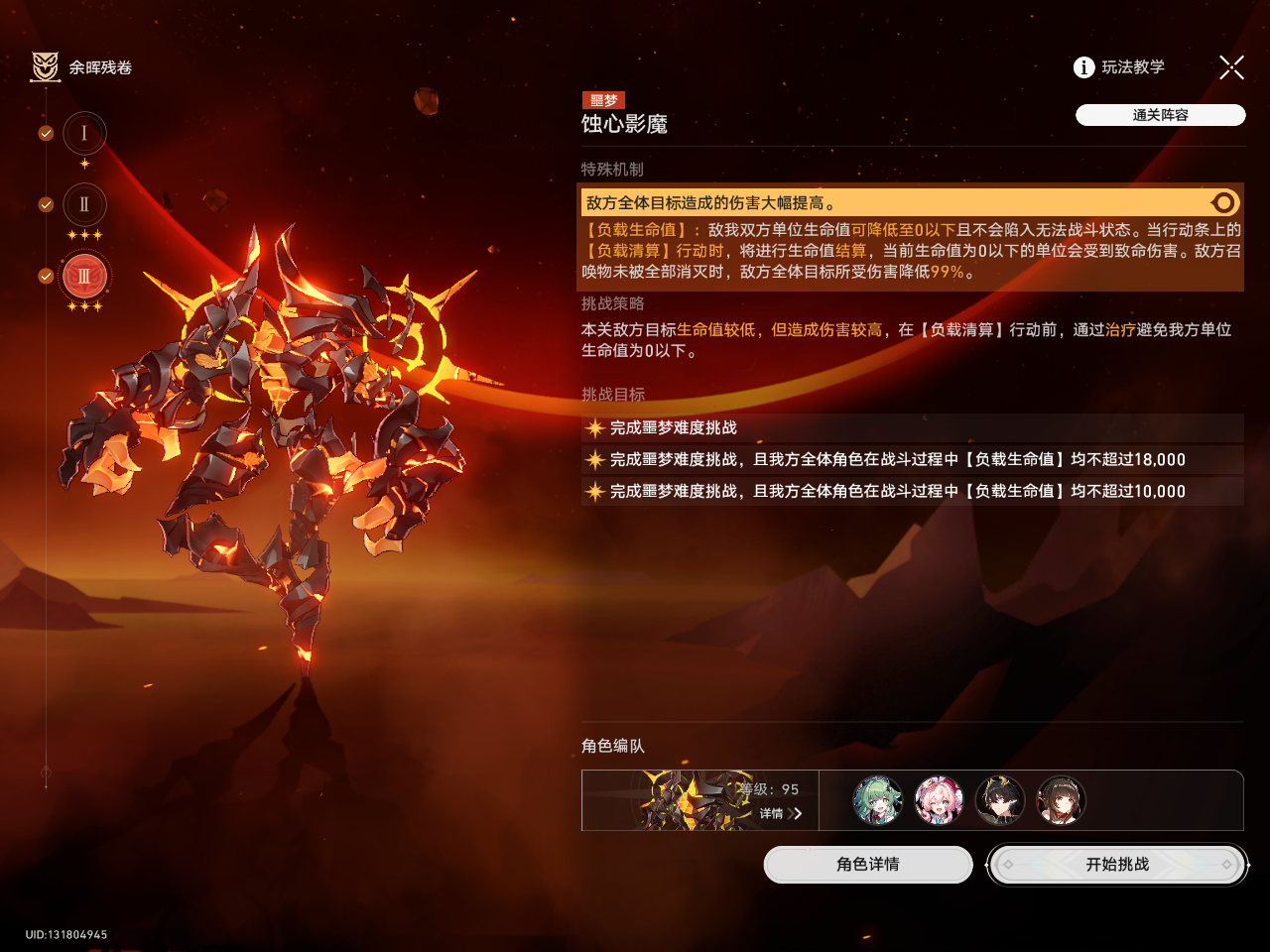Select stage II node

pyautogui.click(x=84, y=205)
